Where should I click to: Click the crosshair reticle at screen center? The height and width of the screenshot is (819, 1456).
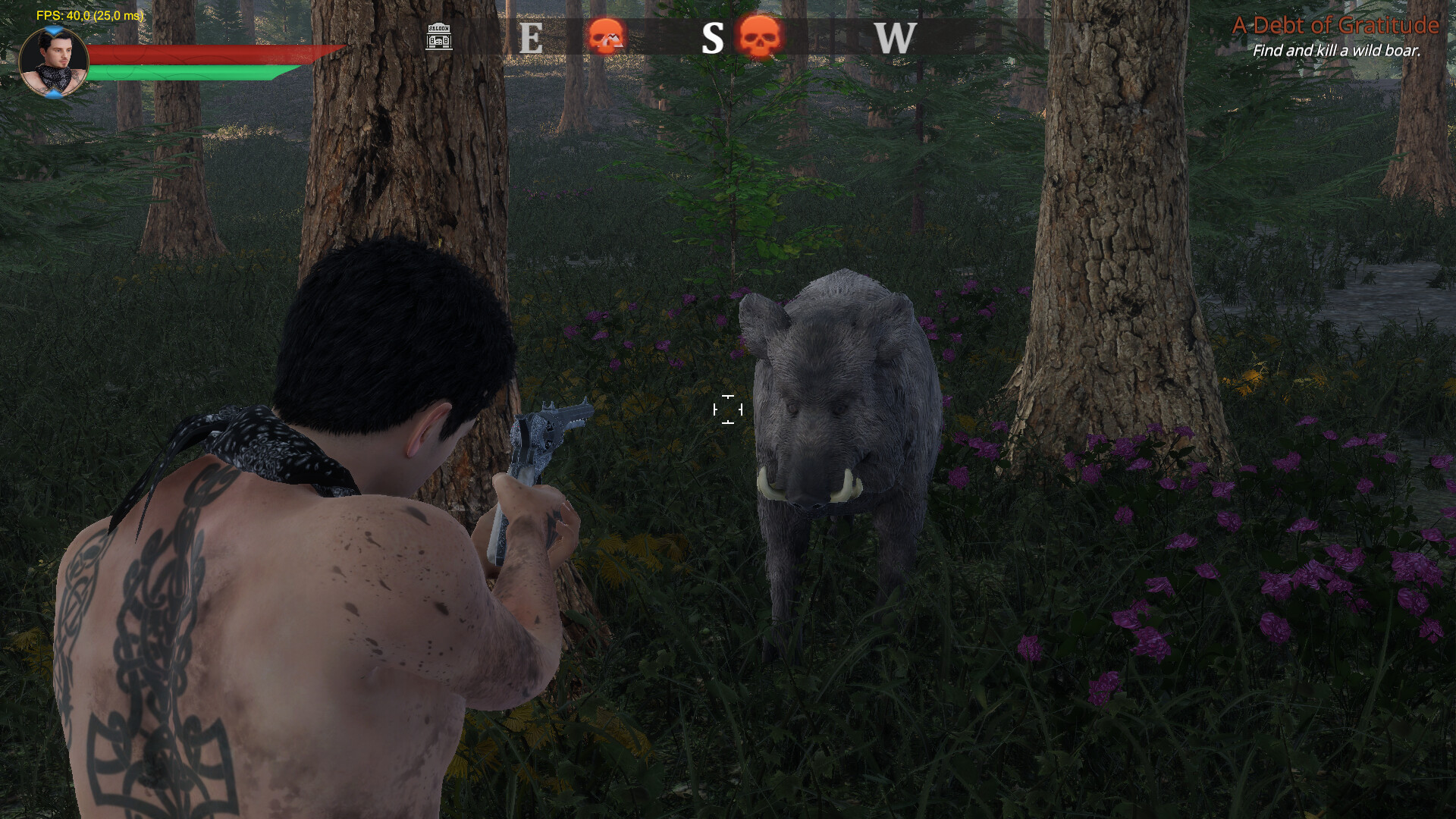tap(729, 409)
